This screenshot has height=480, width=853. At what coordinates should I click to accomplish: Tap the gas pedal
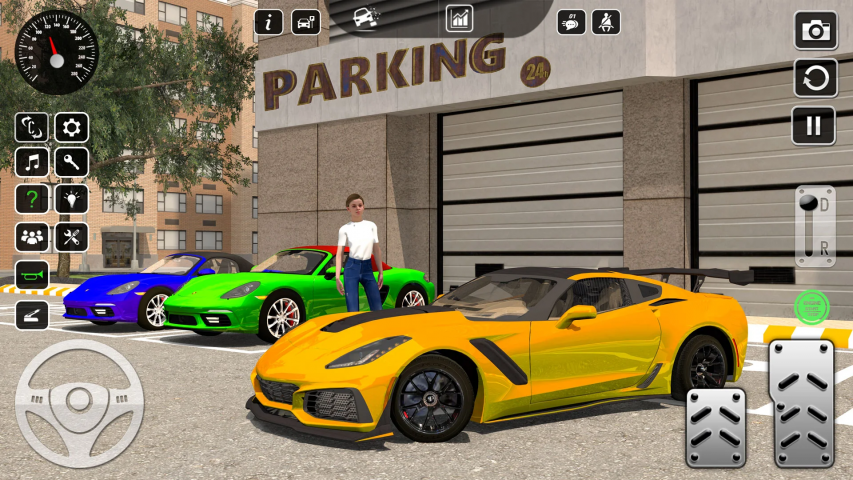tap(801, 404)
